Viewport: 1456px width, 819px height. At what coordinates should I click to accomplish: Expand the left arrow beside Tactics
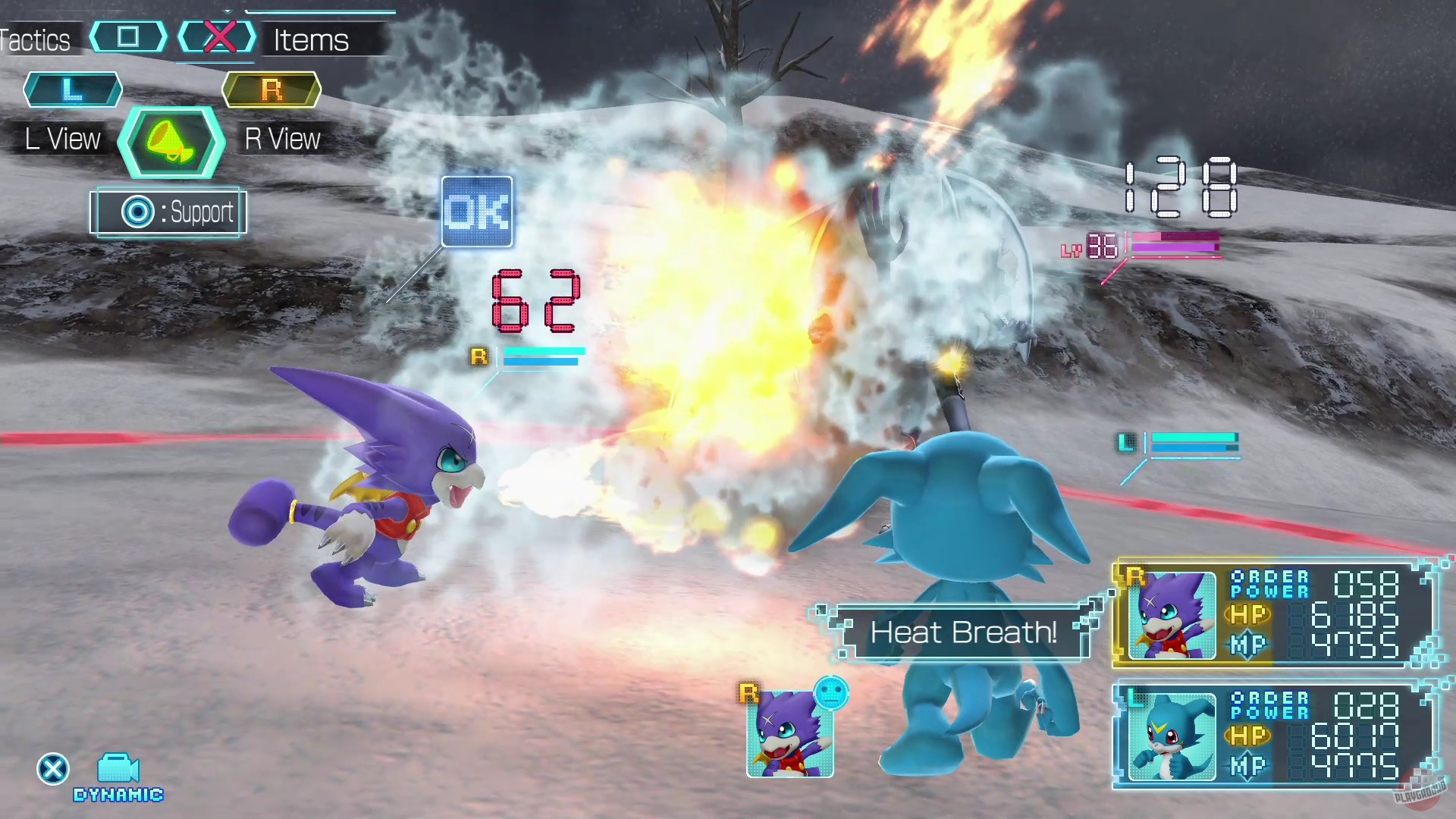coord(94,36)
